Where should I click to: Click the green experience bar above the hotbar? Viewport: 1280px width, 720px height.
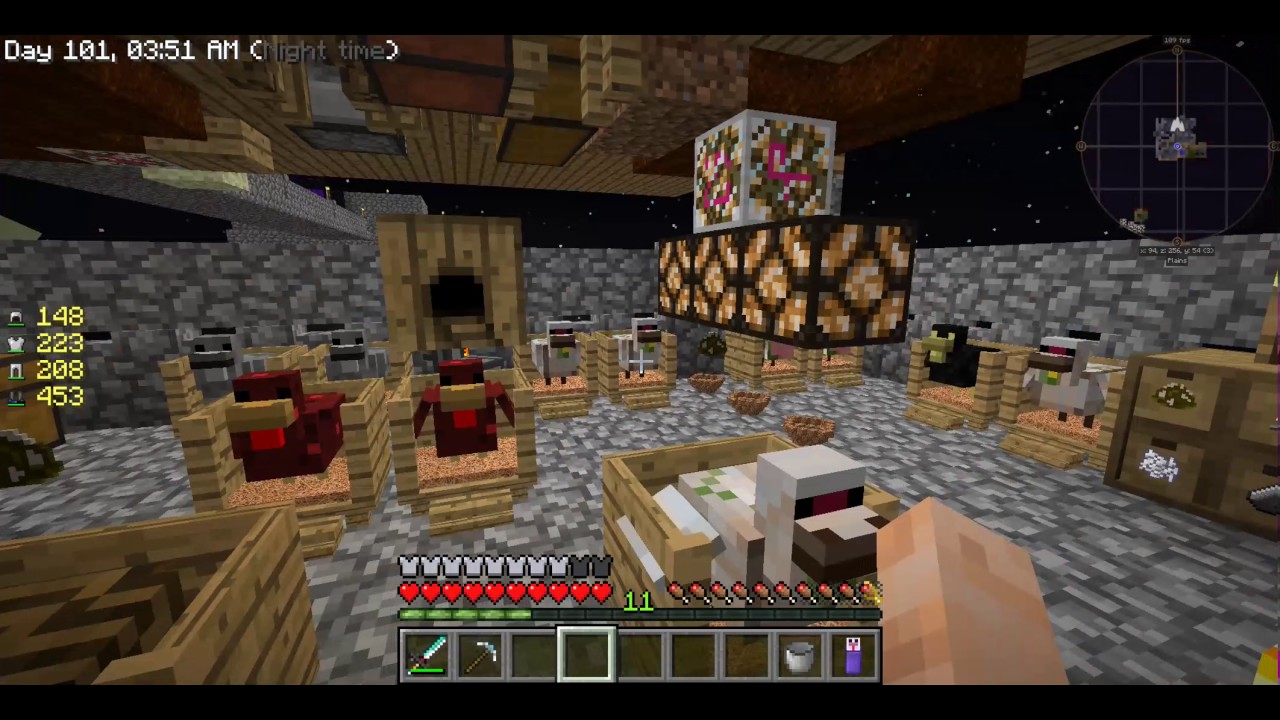point(640,614)
